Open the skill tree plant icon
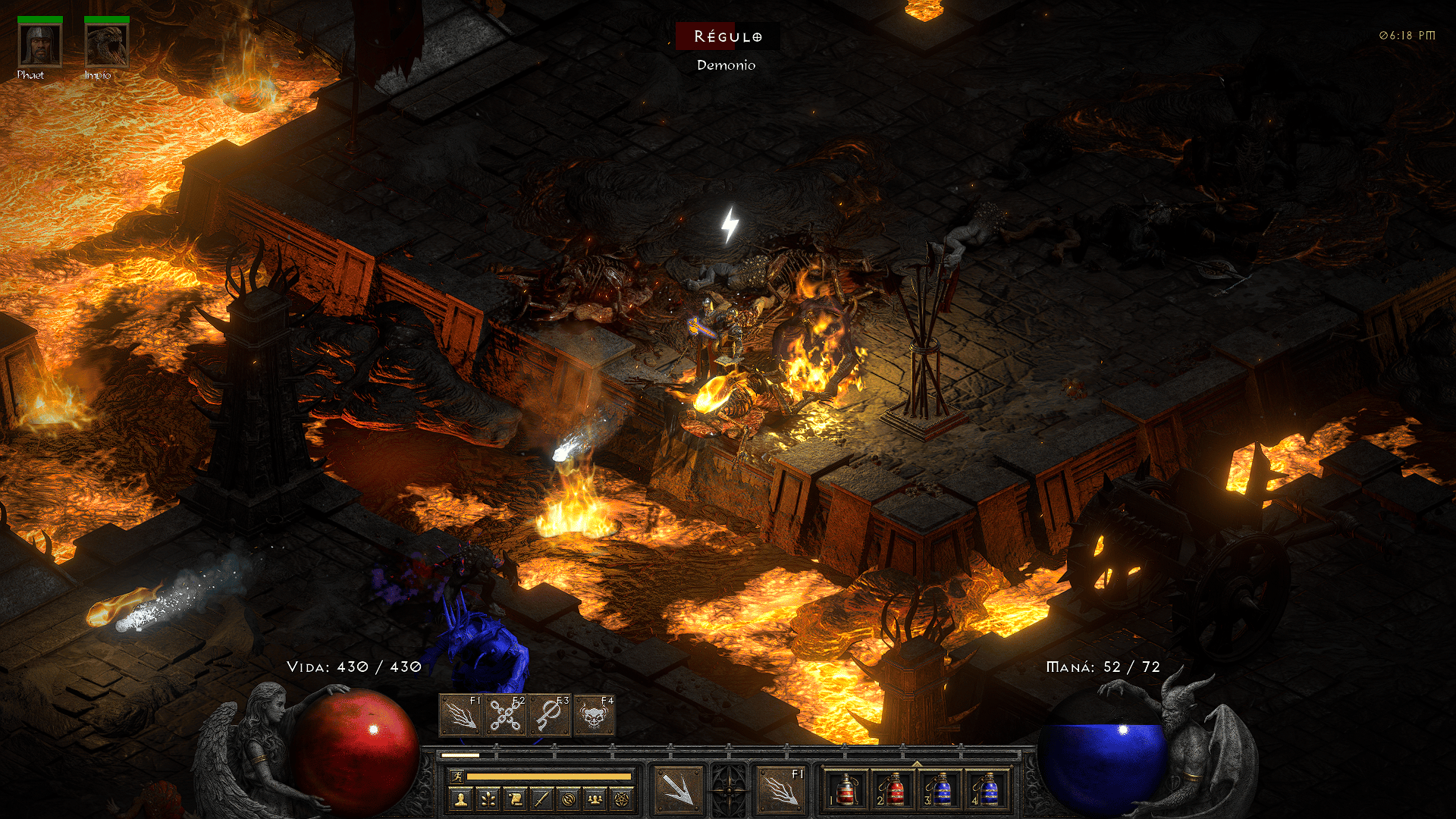Viewport: 1456px width, 819px height. [x=487, y=799]
